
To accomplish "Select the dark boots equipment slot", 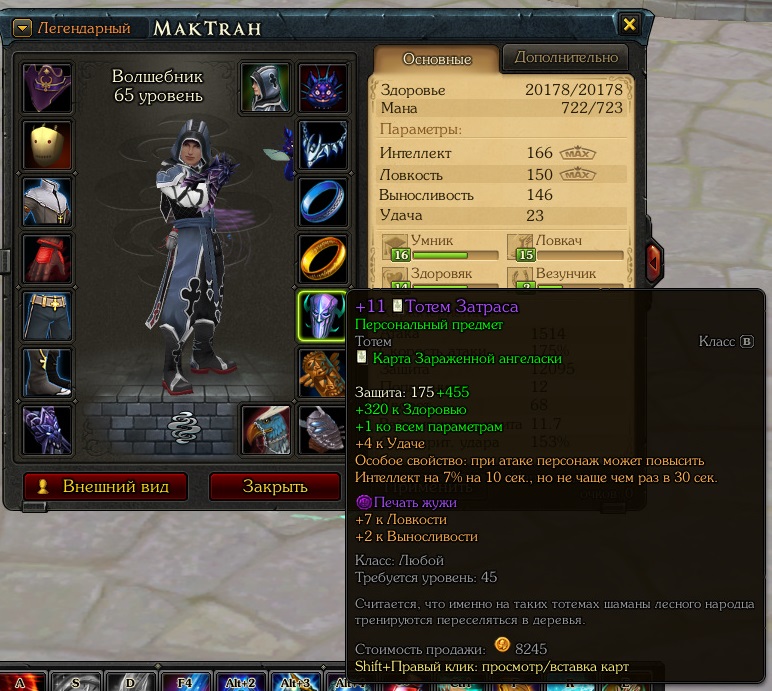I will click(x=47, y=373).
